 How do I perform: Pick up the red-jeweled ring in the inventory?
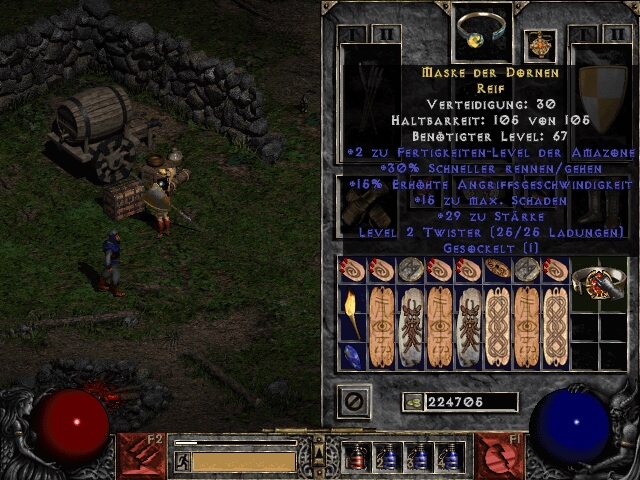click(598, 283)
